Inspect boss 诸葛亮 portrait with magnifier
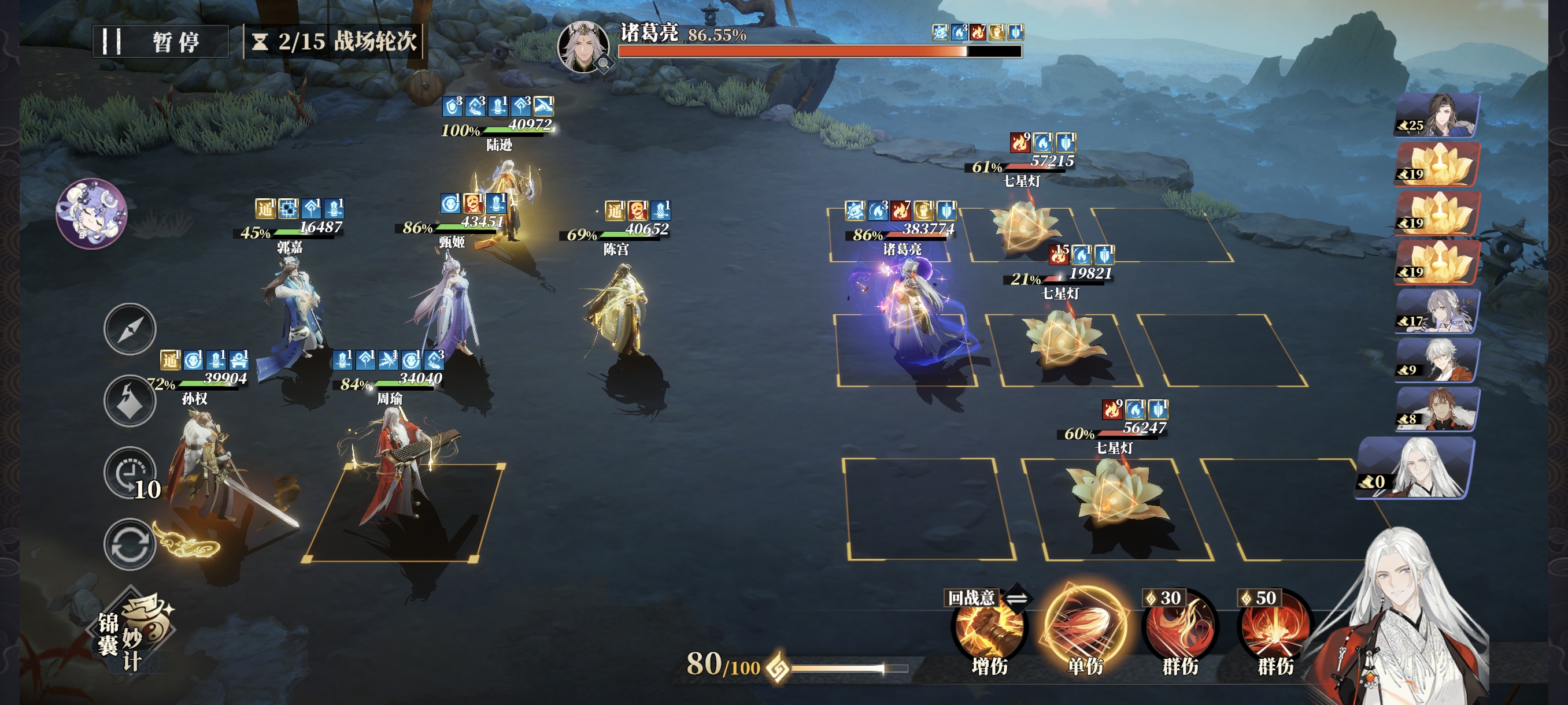 coord(584,47)
